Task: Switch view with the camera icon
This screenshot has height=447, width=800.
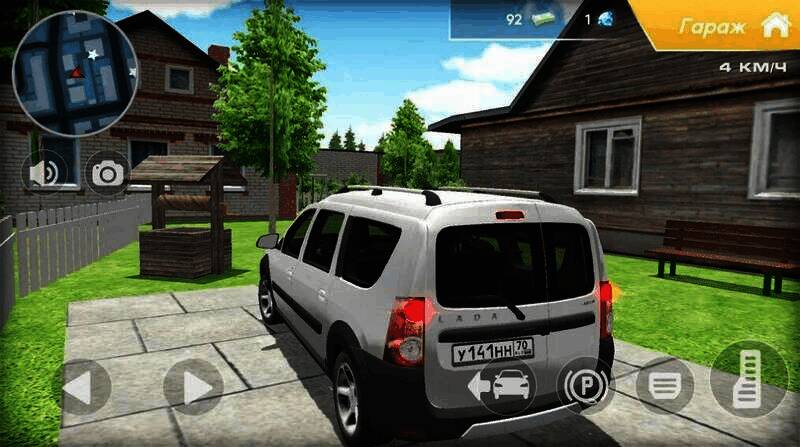Action: coord(107,174)
